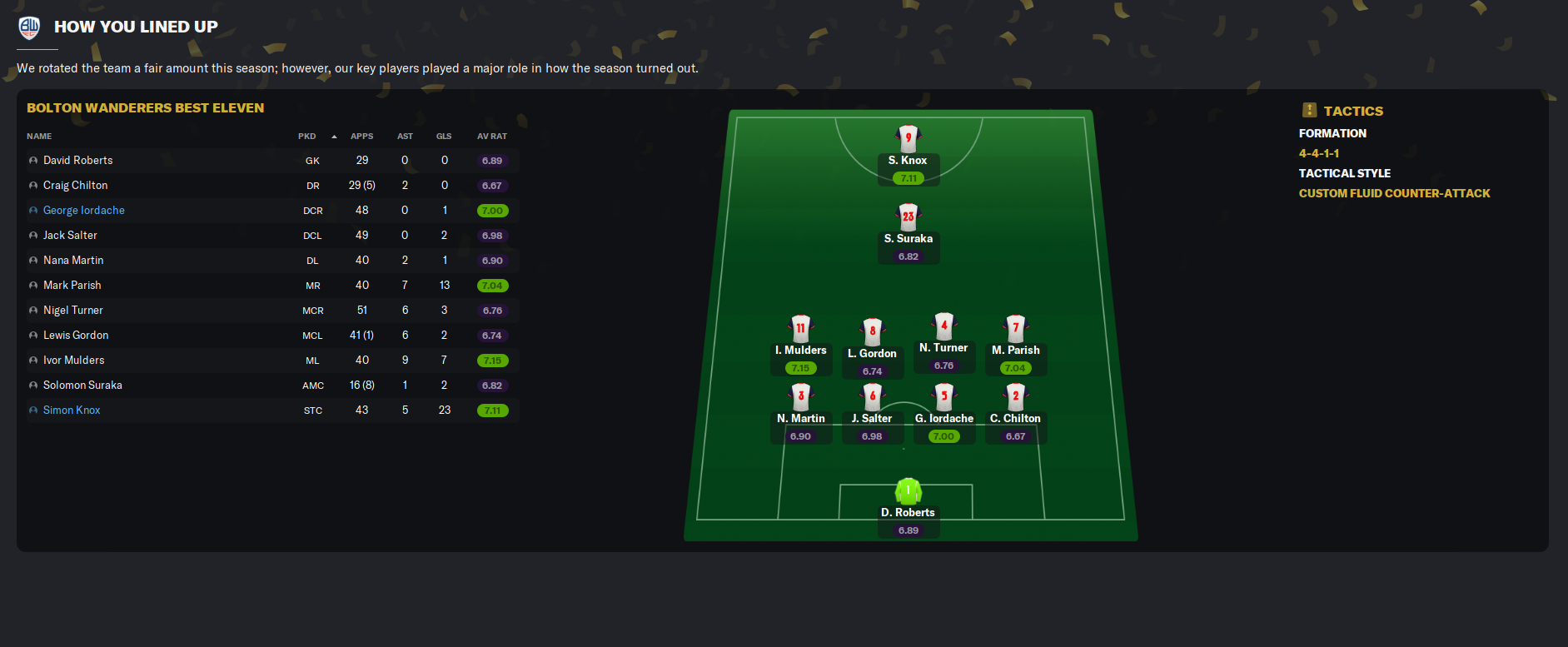Sort players by the GLS column

pyautogui.click(x=444, y=137)
